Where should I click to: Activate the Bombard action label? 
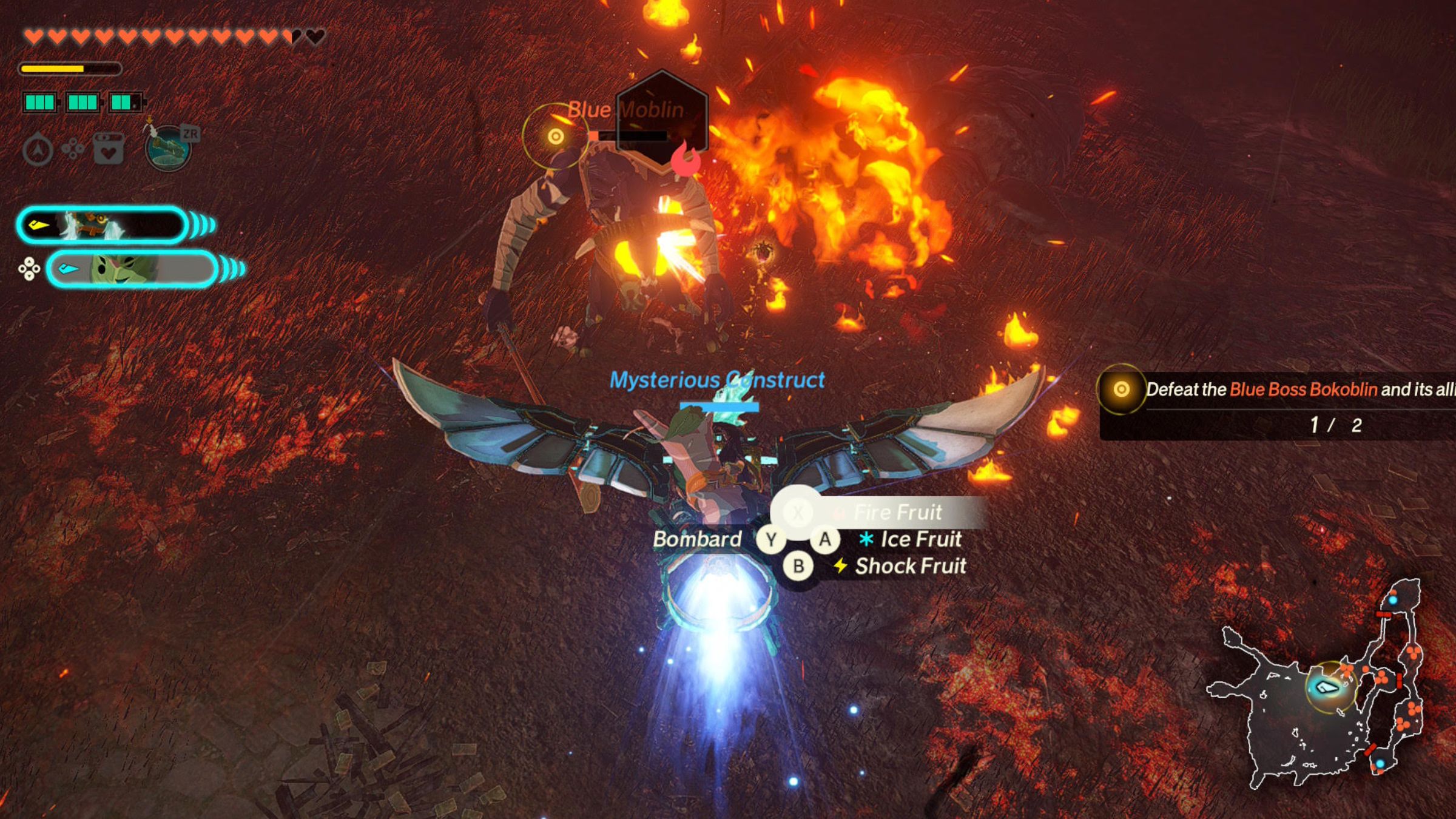tap(697, 539)
